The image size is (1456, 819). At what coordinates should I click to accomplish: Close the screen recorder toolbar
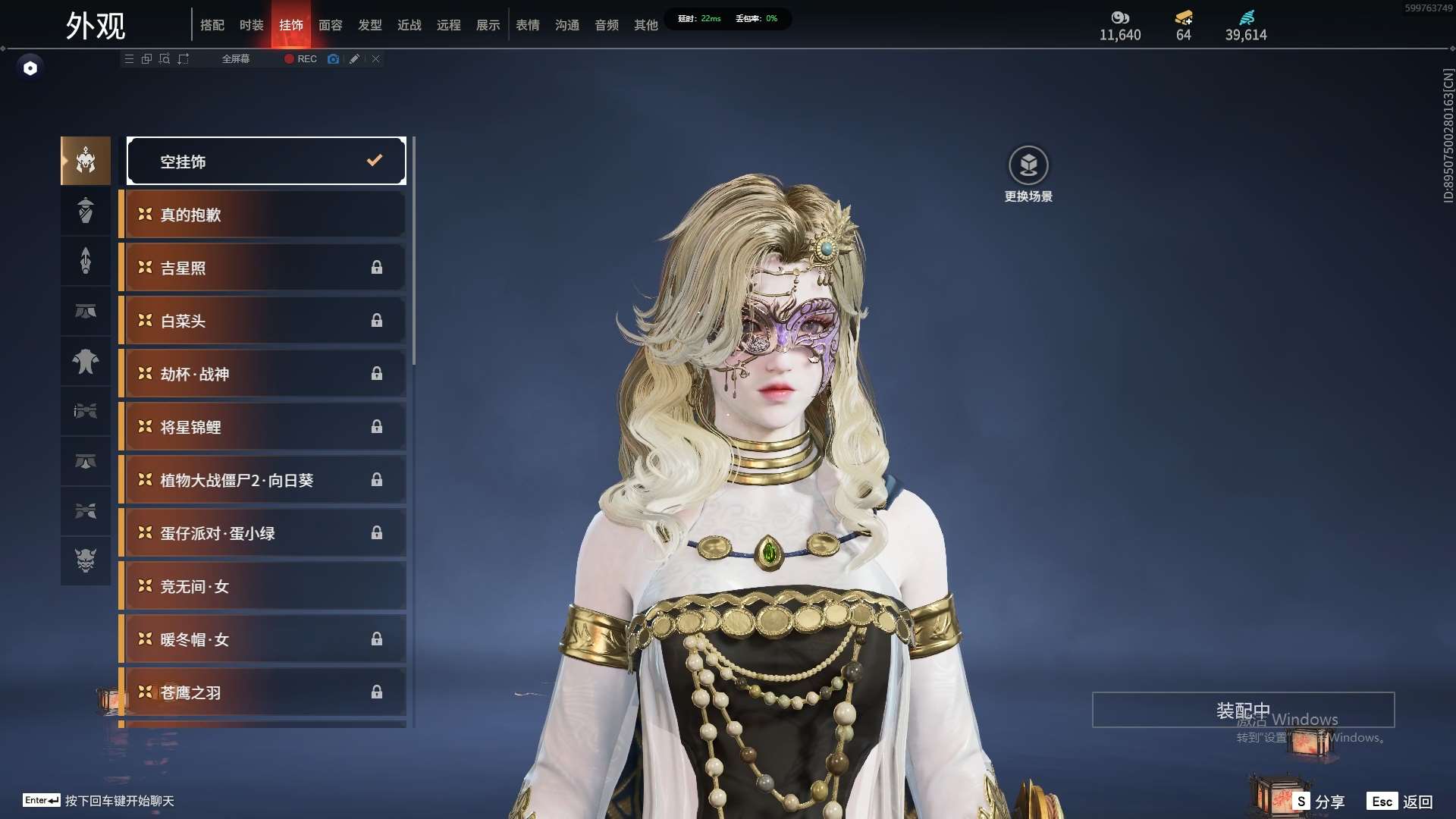375,58
